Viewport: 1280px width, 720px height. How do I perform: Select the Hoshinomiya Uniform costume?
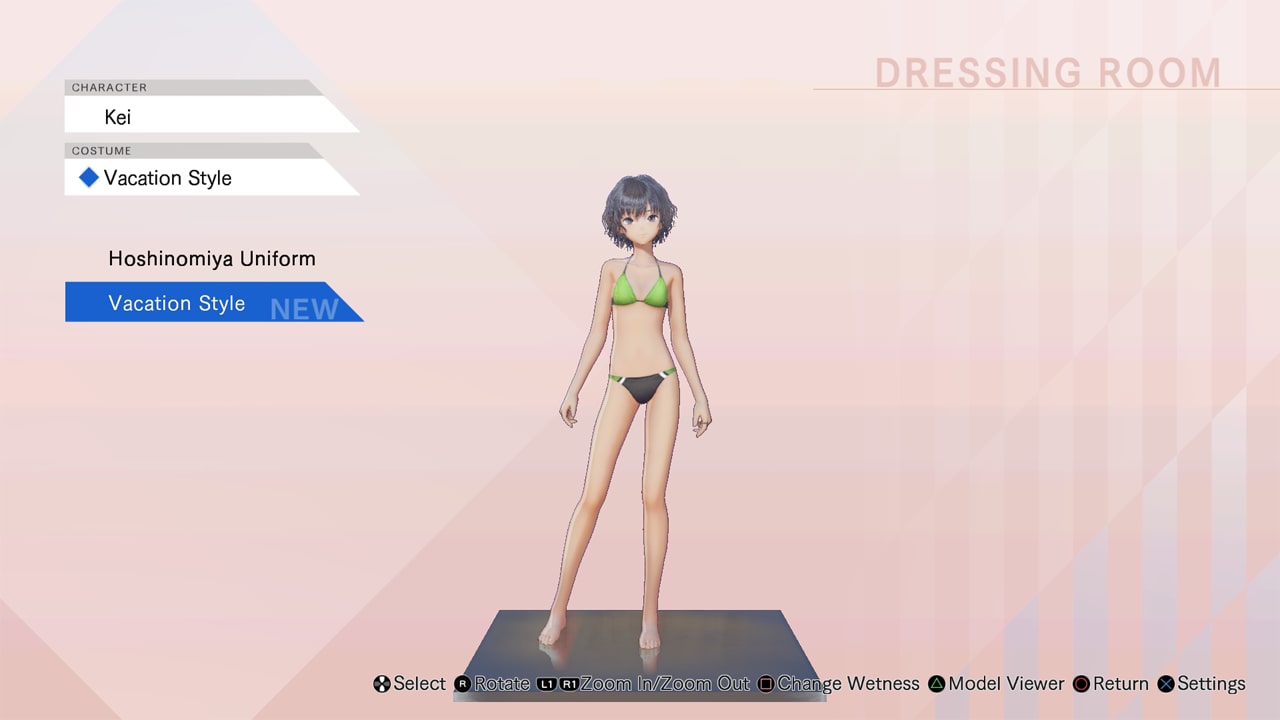pos(211,258)
